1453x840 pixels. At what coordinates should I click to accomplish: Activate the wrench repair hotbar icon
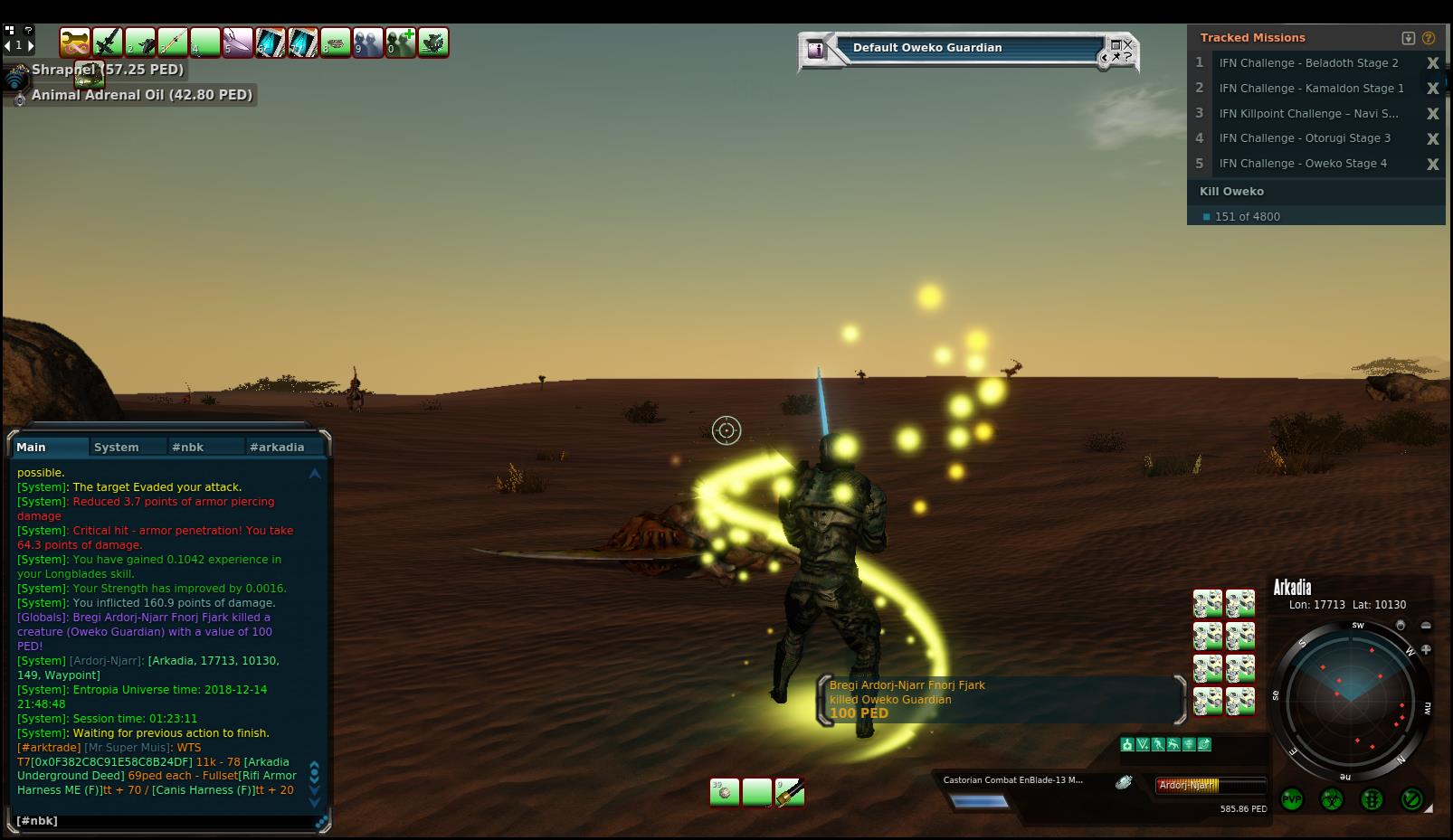pos(75,42)
